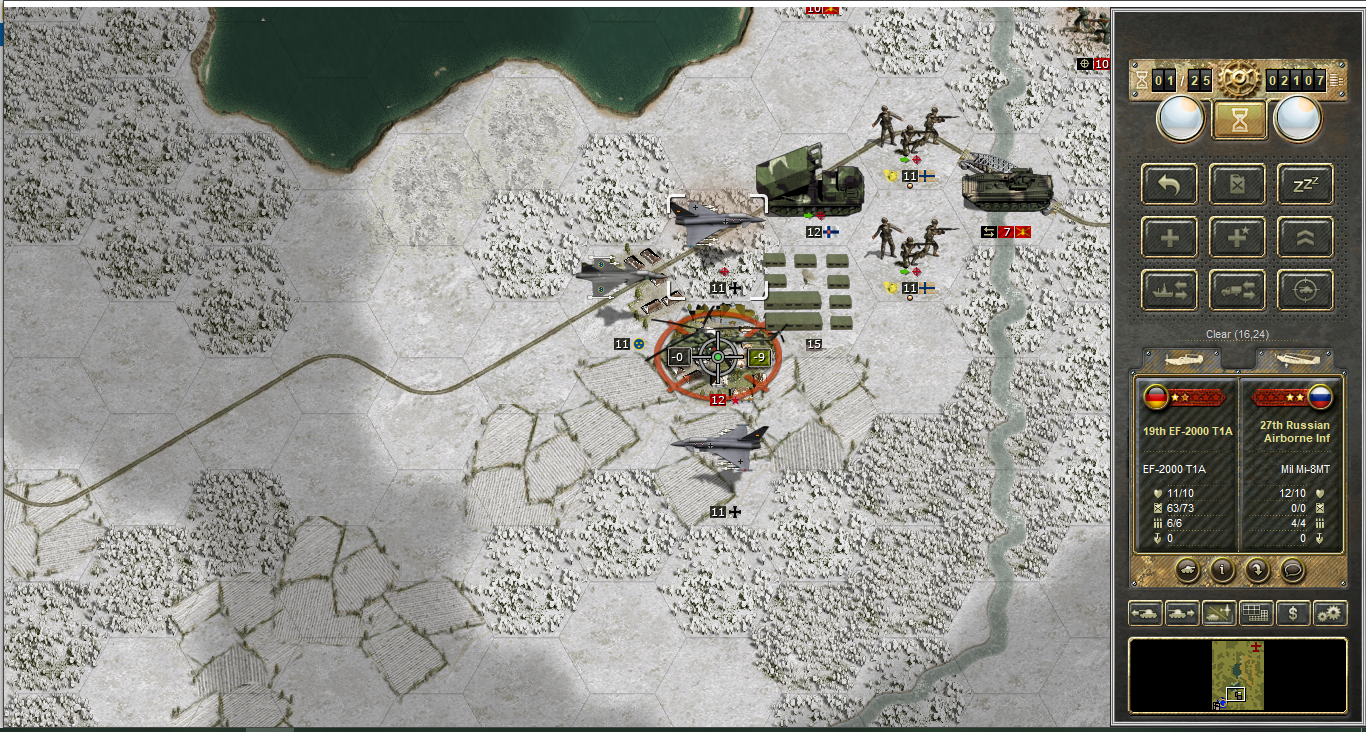
Task: Click the round speech bubble button
Action: [1292, 570]
